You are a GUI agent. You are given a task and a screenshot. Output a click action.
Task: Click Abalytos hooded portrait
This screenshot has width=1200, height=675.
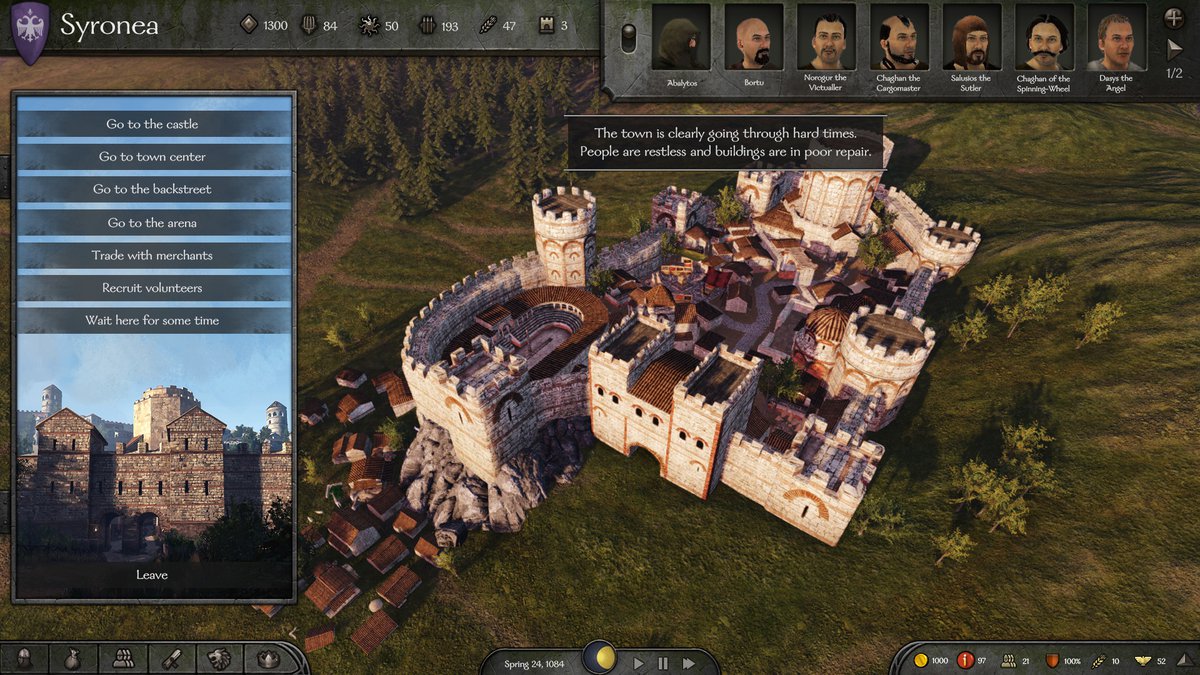(x=681, y=38)
